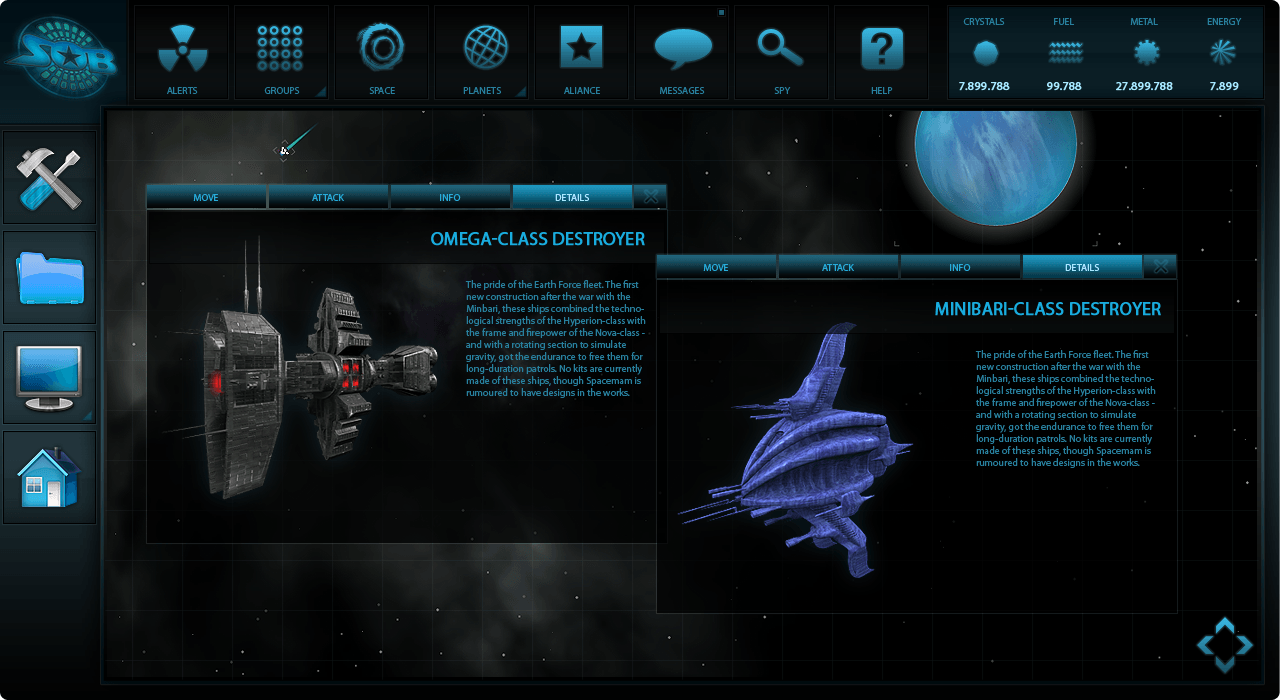Open Messages

(x=682, y=53)
